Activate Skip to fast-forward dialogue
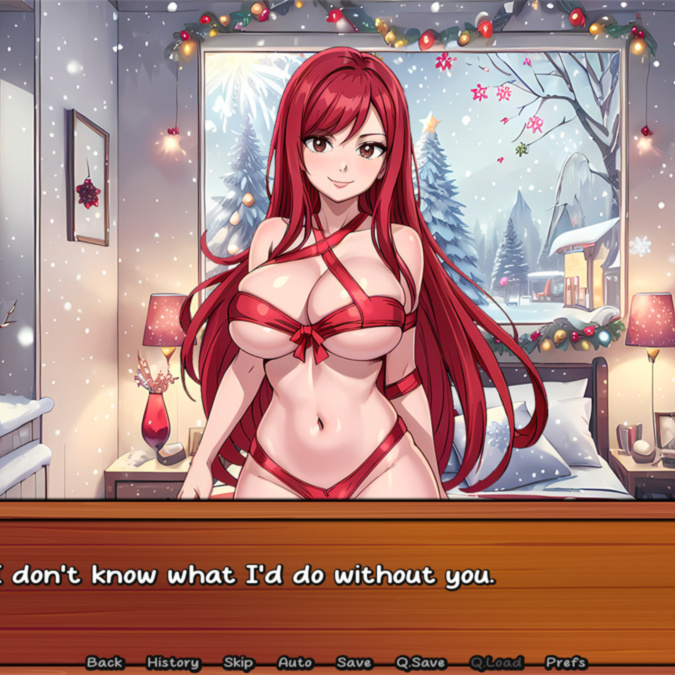675x675 pixels. click(238, 662)
